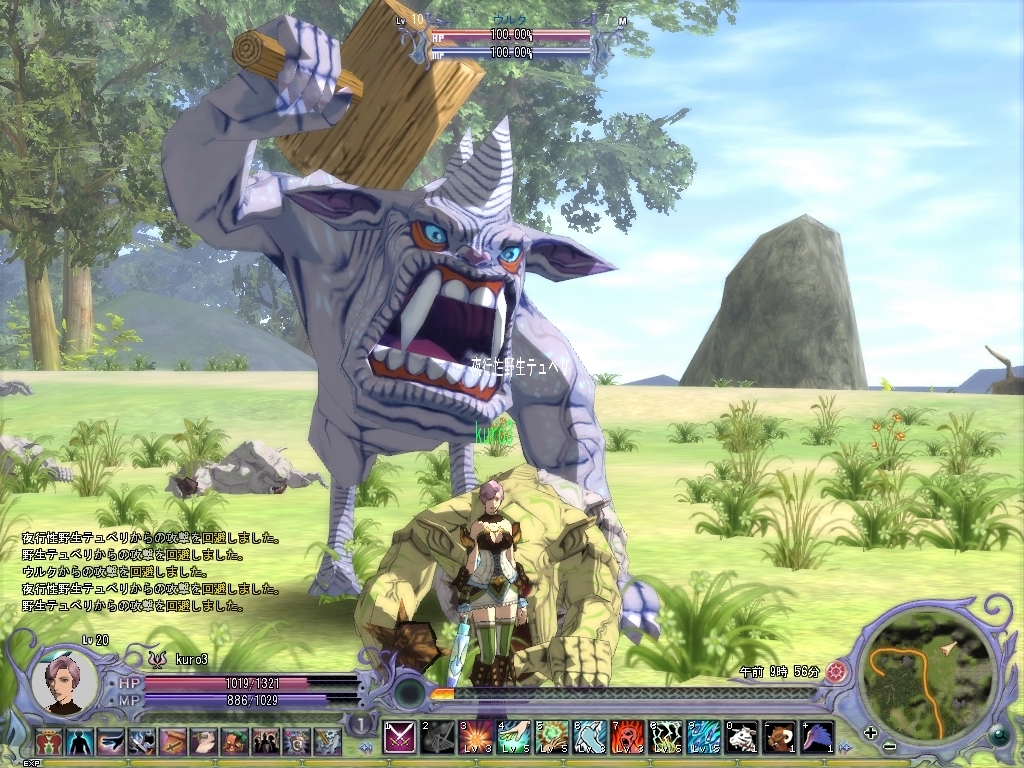Open the group of silhouettes menu icon

click(x=267, y=741)
